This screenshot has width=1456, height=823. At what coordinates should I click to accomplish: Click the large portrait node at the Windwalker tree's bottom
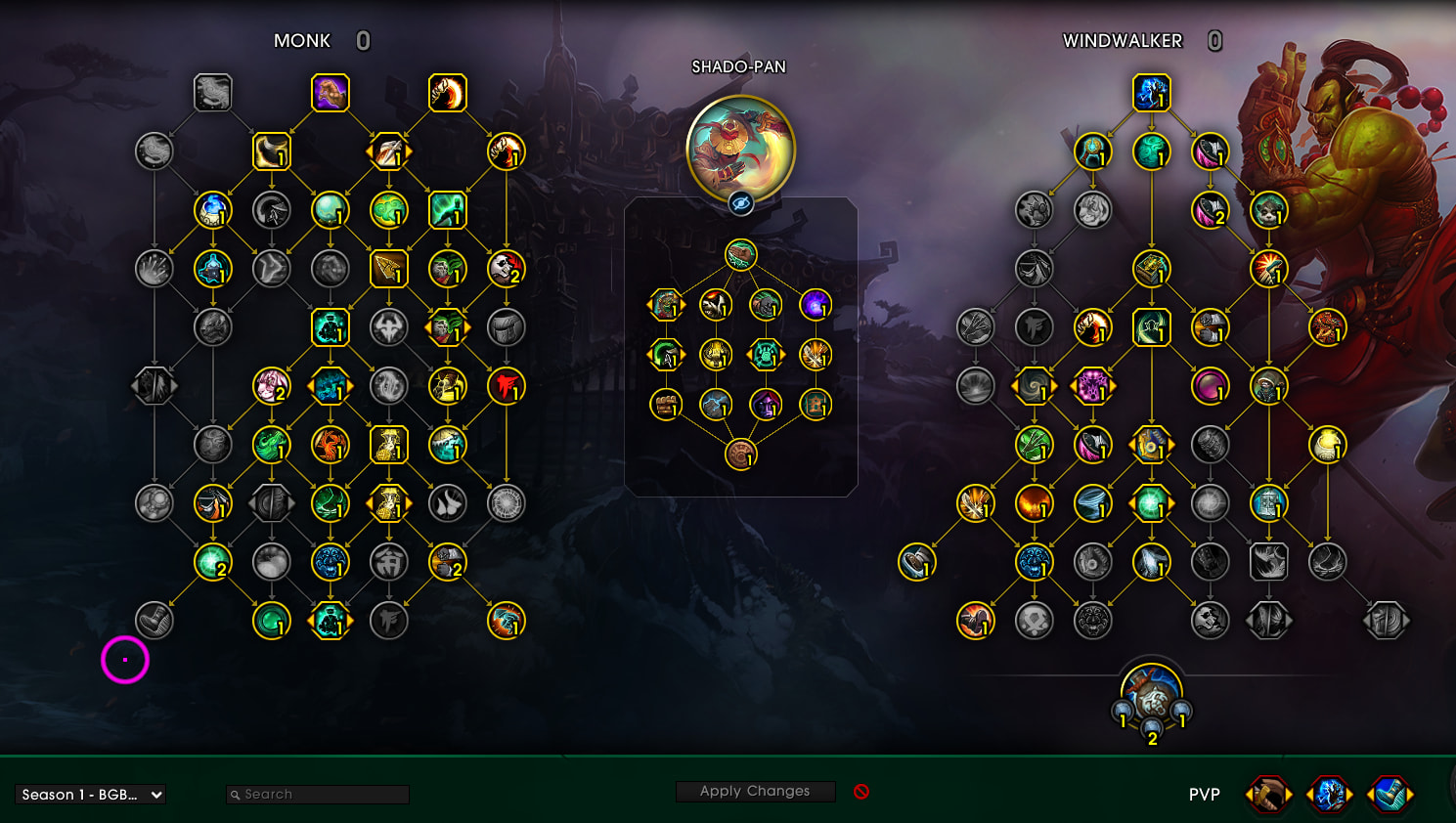(x=1152, y=694)
